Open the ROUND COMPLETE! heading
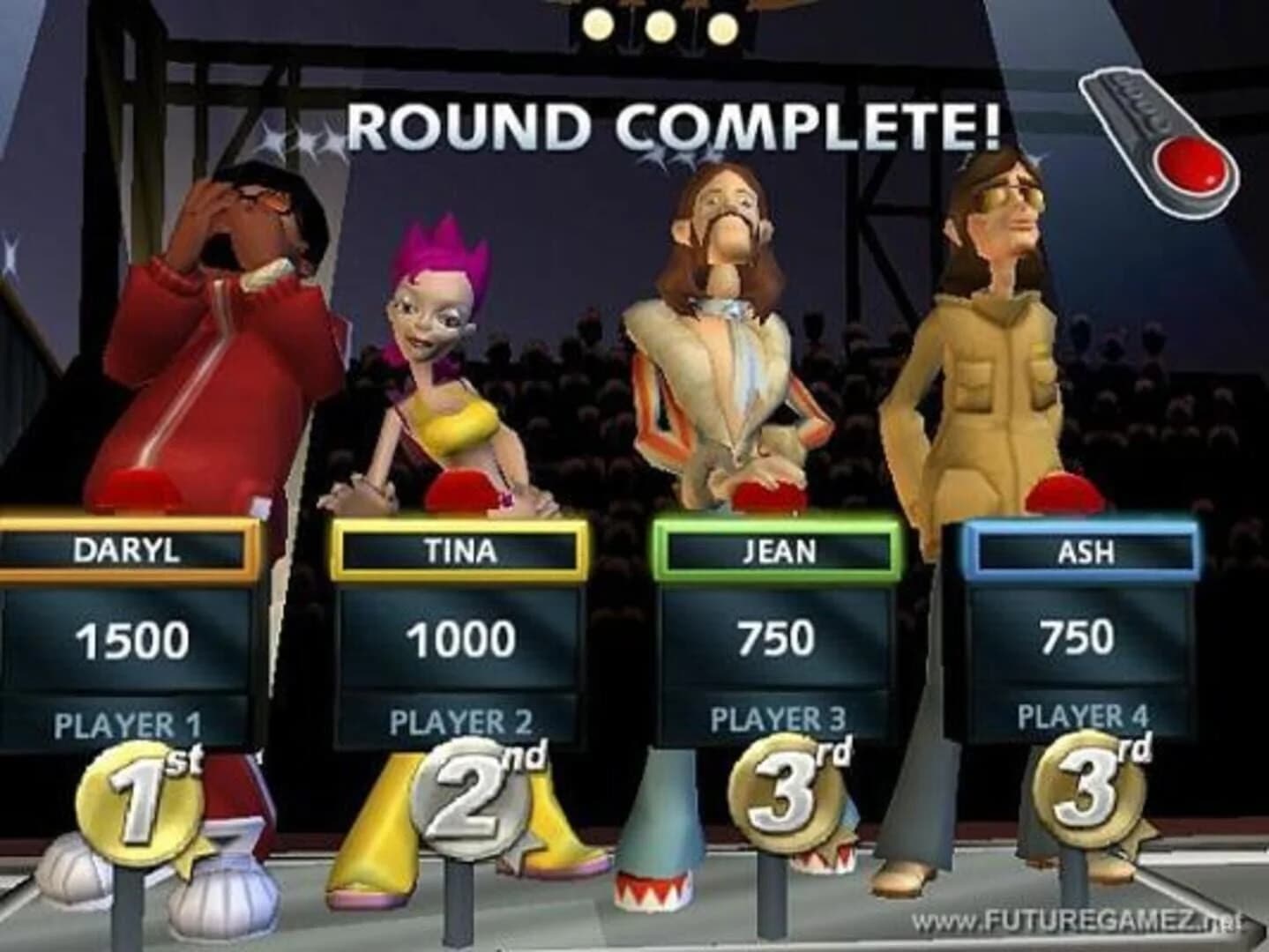The width and height of the screenshot is (1269, 952). pos(675,125)
